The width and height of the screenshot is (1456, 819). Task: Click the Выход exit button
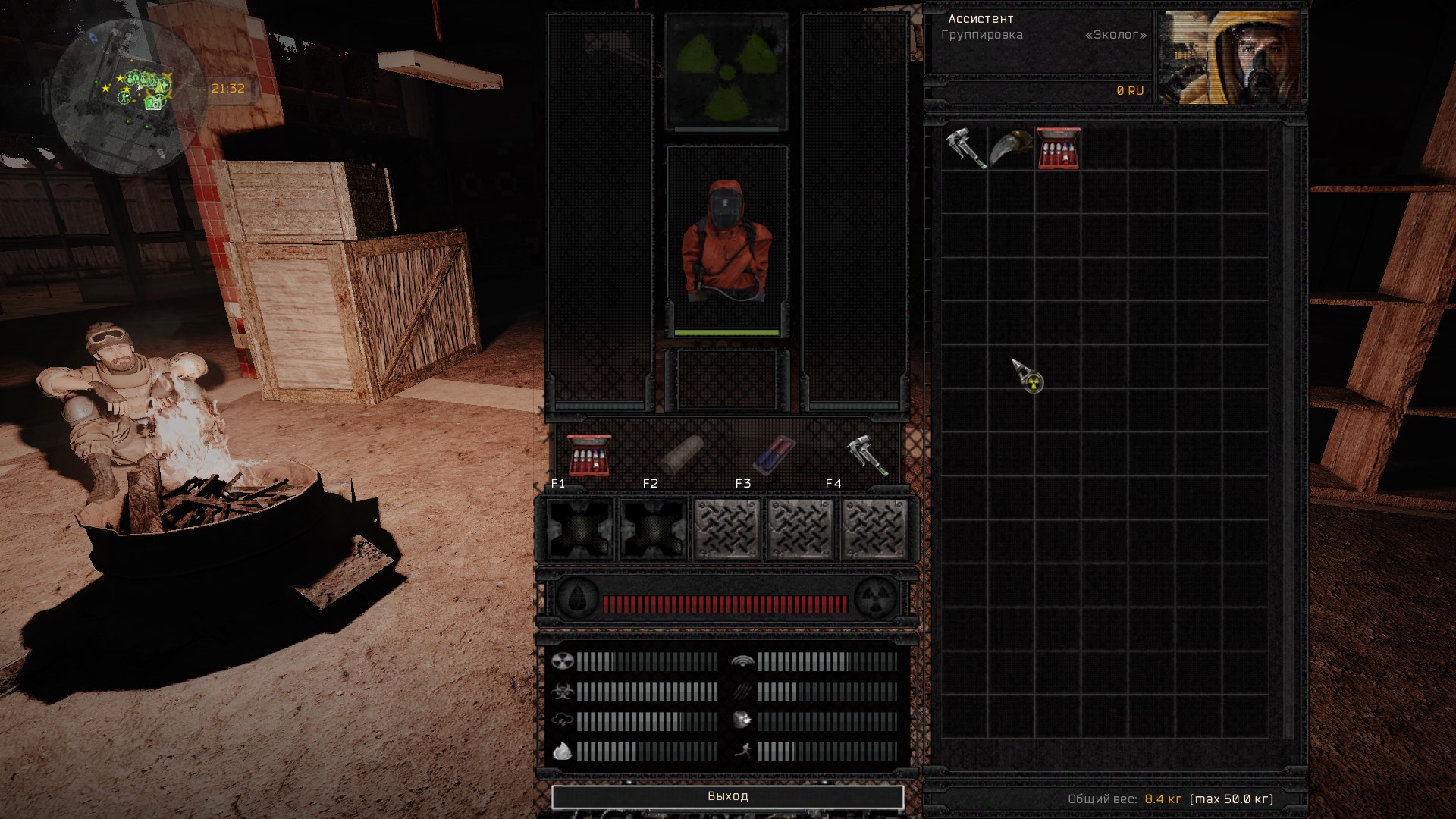[x=727, y=796]
